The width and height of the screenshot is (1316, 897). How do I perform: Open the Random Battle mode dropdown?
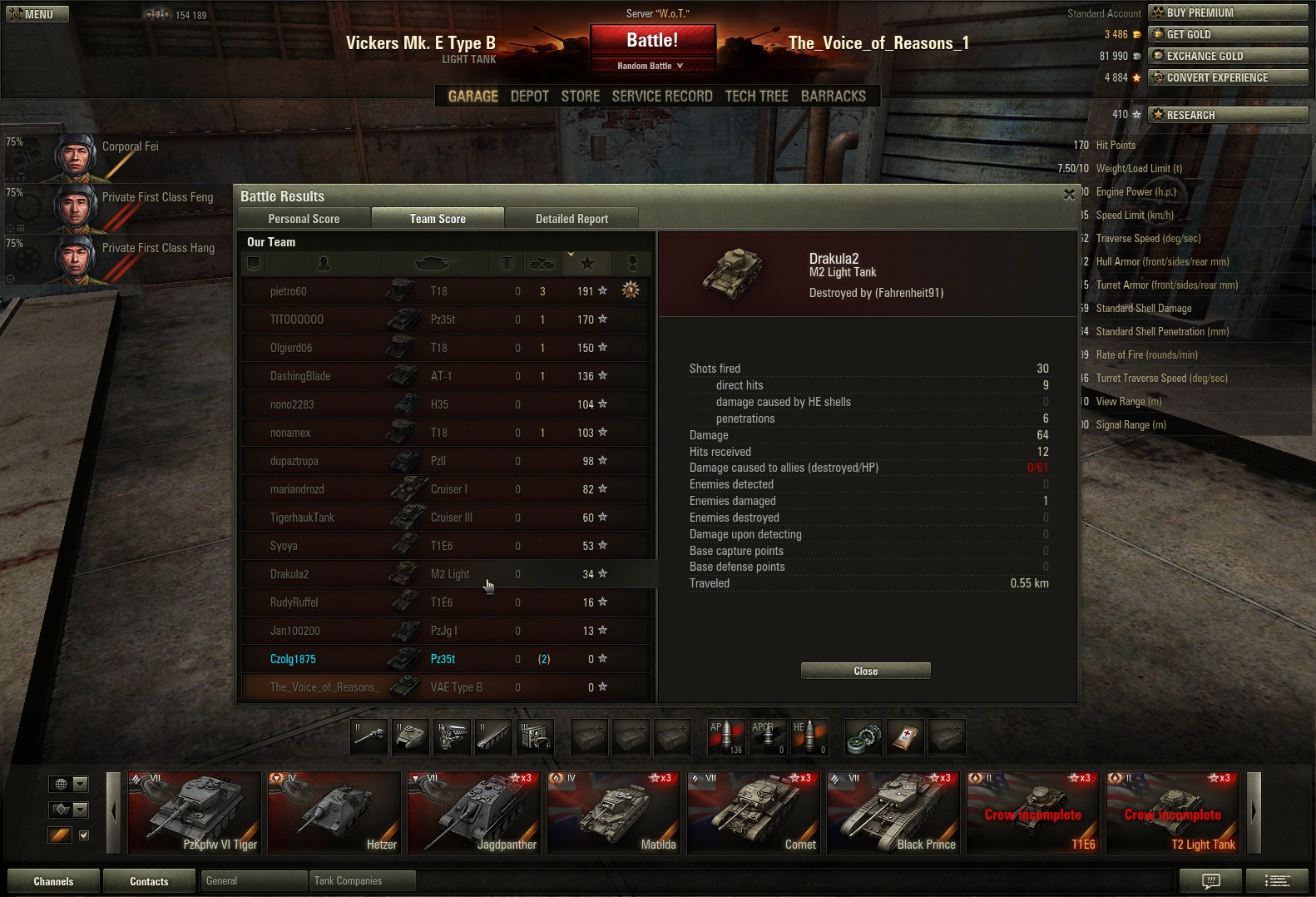tap(651, 66)
